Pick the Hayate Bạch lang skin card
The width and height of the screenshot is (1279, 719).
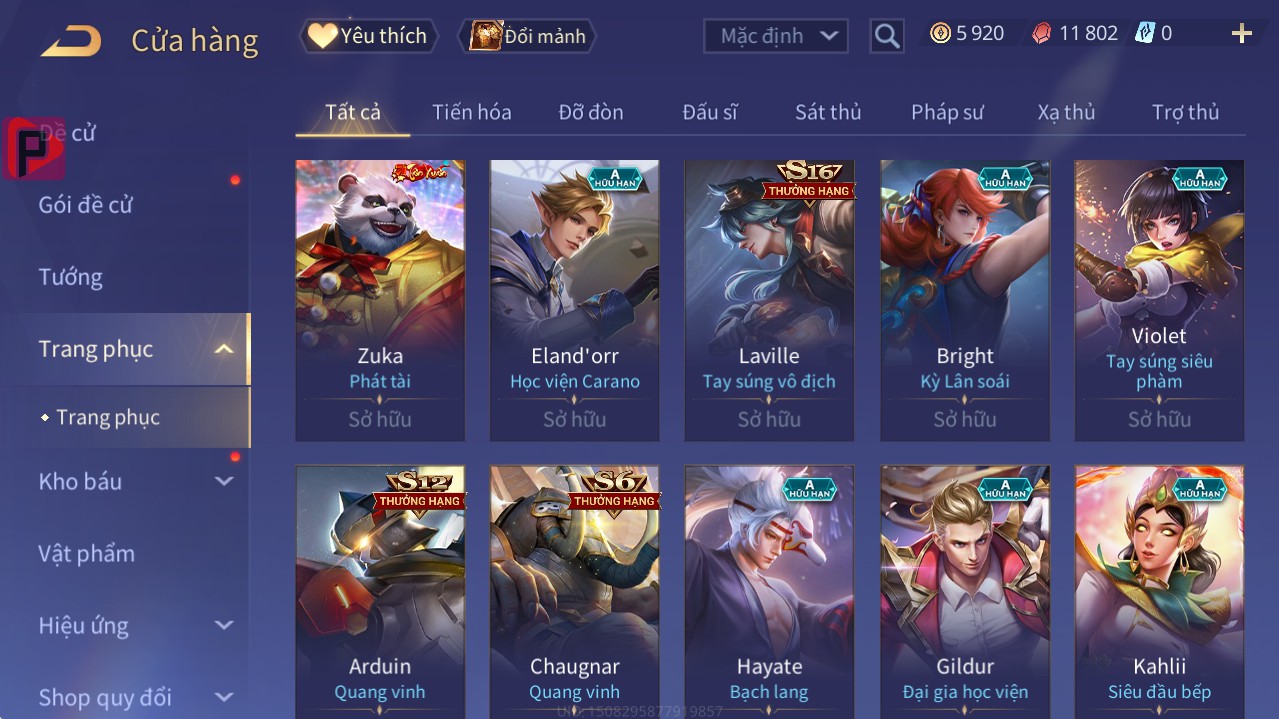coord(769,592)
